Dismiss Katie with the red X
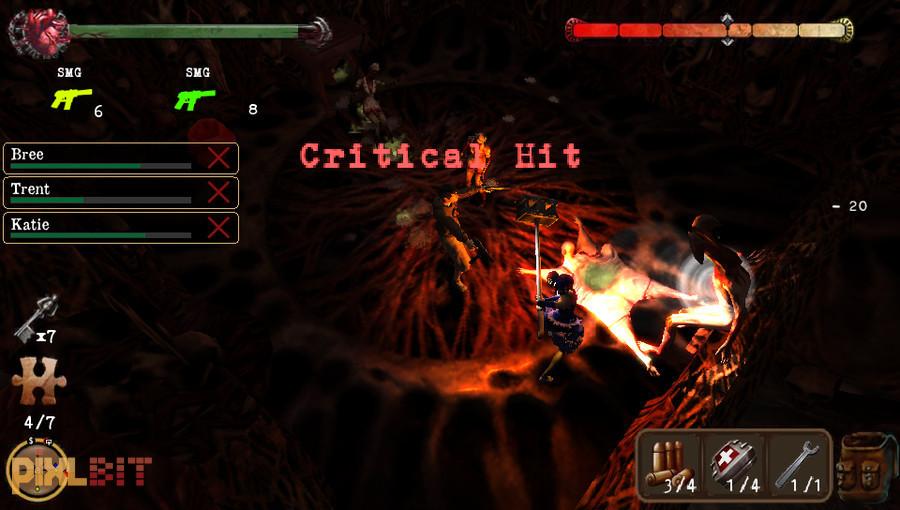This screenshot has height=510, width=900. coord(218,227)
